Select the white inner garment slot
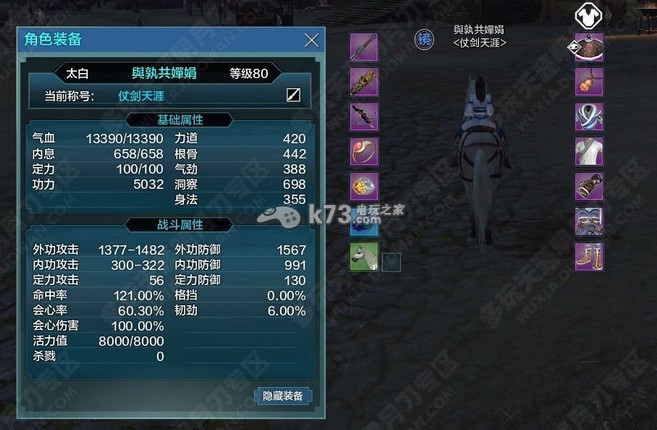Viewport: 657px width, 430px height. [589, 152]
